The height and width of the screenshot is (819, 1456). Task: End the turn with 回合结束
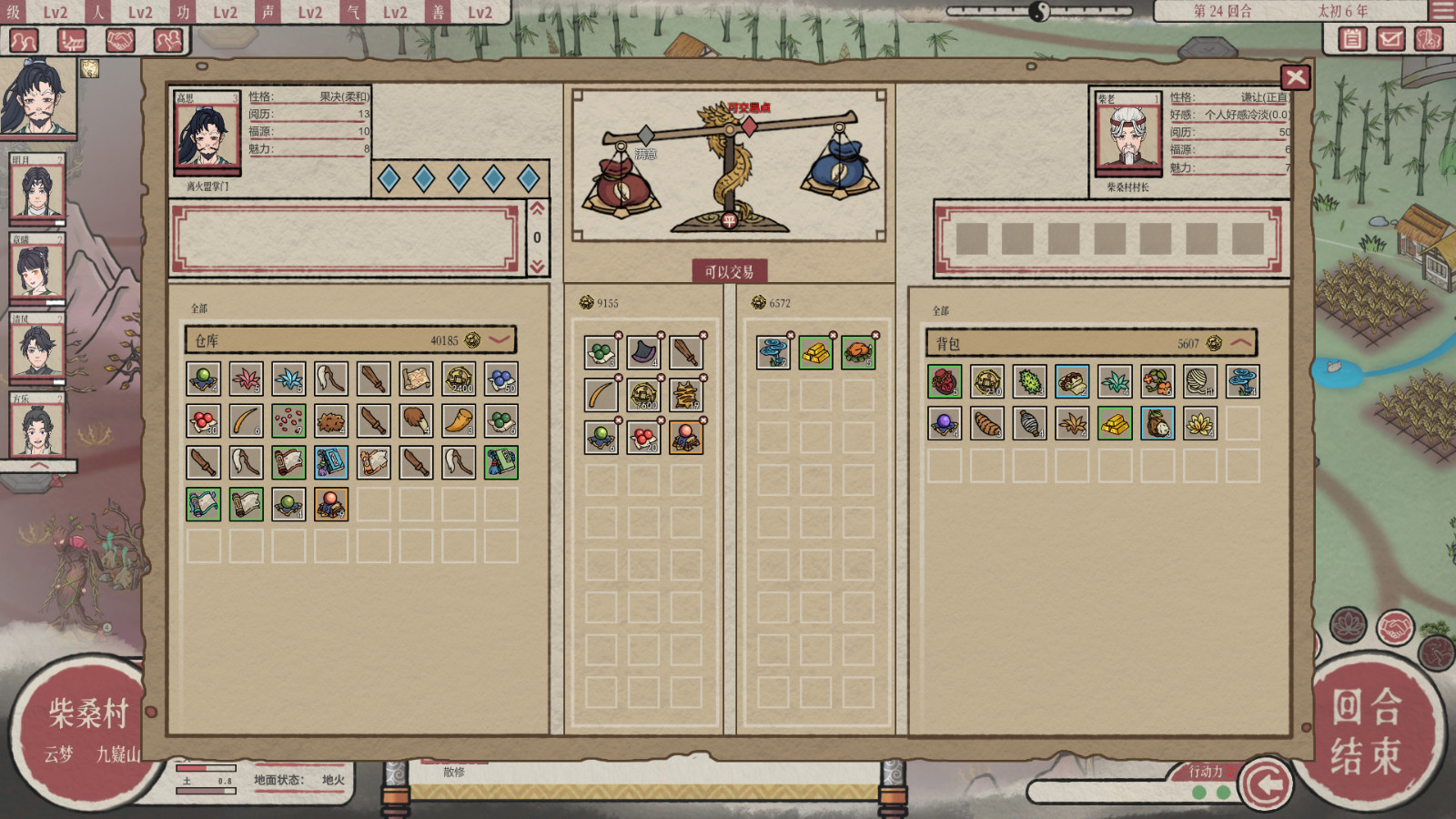pyautogui.click(x=1365, y=731)
